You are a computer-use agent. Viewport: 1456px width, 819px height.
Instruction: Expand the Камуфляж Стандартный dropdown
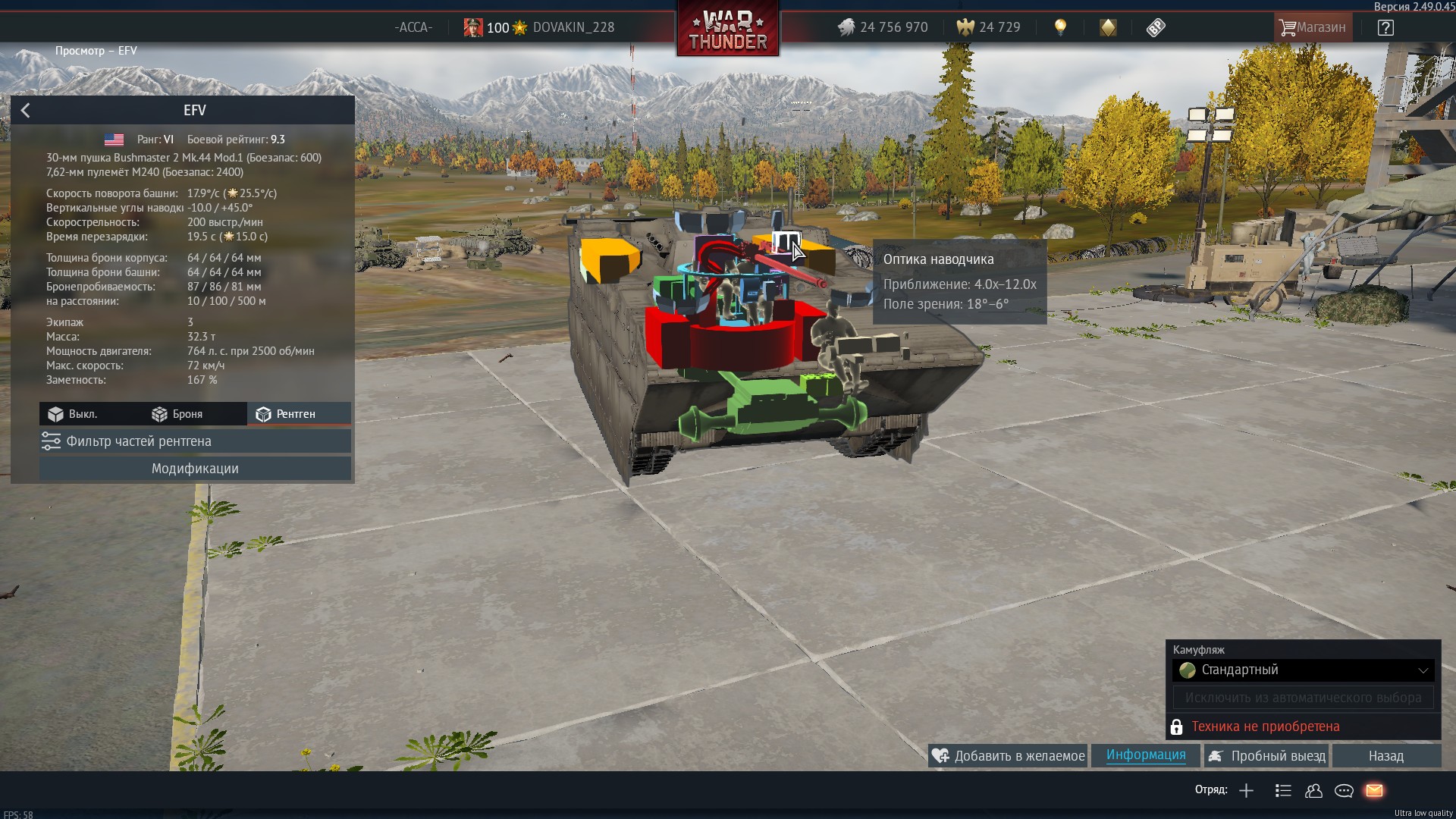point(1304,670)
